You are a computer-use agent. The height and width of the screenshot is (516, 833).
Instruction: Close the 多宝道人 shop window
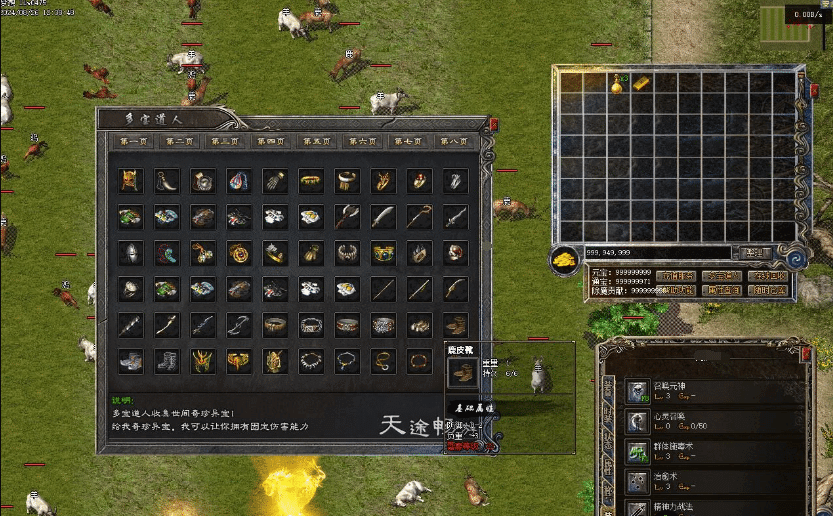click(494, 124)
